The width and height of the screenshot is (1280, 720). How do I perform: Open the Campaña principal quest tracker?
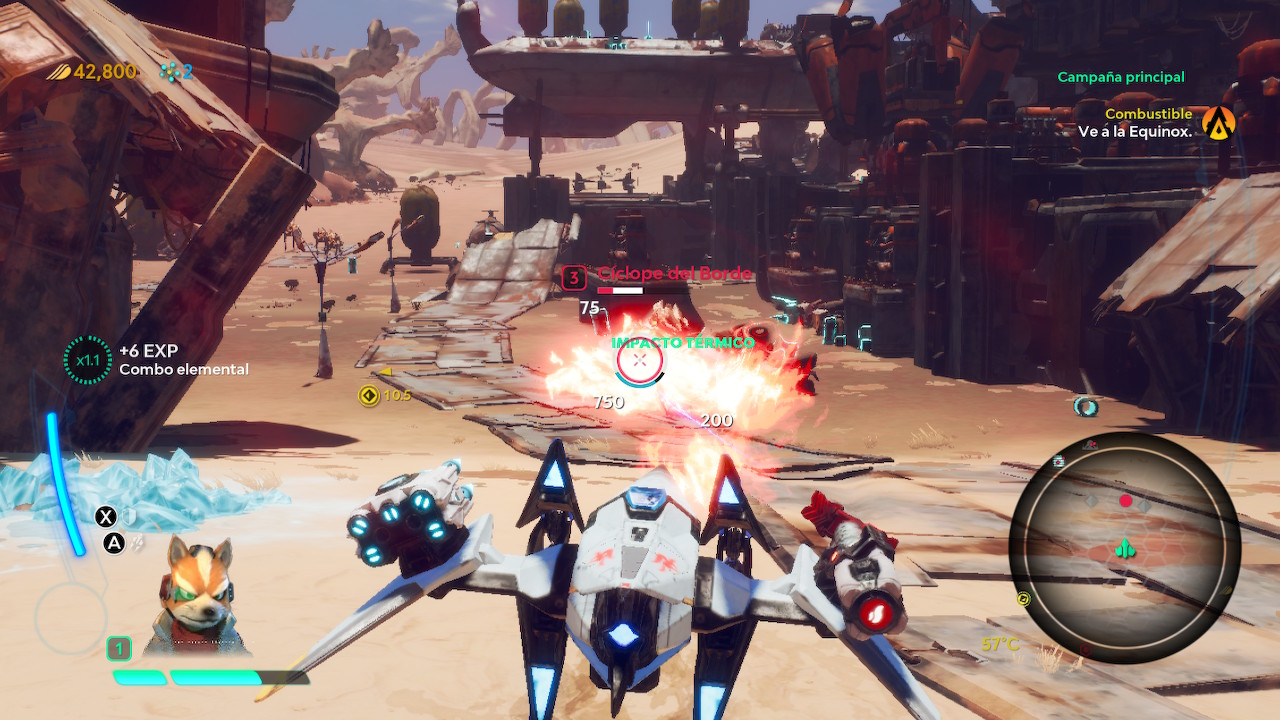[x=1120, y=77]
